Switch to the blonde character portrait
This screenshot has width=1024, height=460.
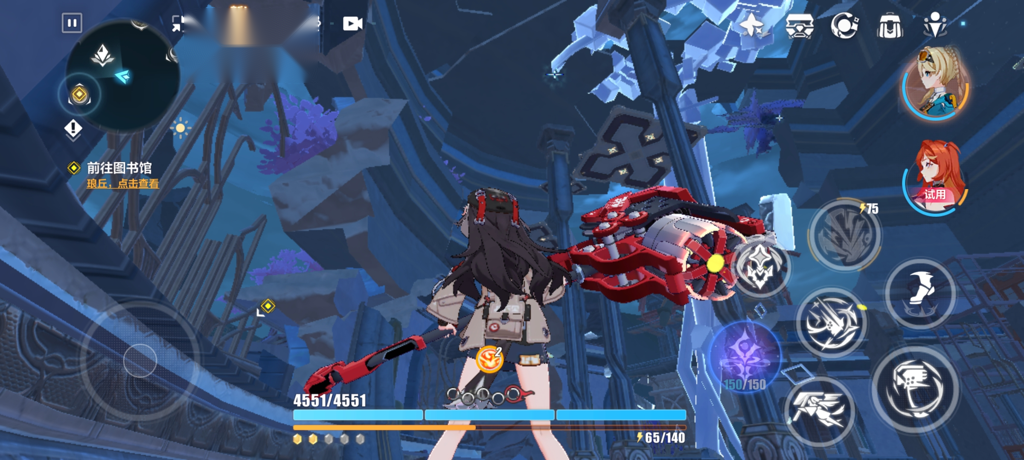[936, 84]
